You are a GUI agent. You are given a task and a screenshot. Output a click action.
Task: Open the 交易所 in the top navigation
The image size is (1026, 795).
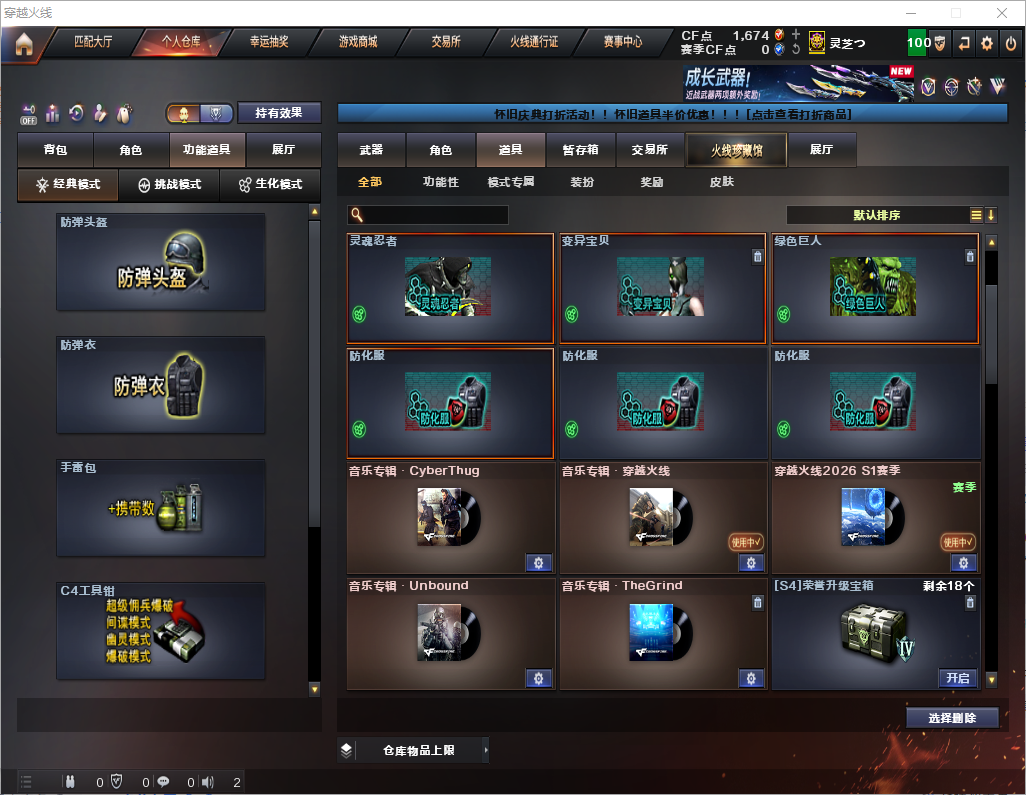pyautogui.click(x=446, y=42)
